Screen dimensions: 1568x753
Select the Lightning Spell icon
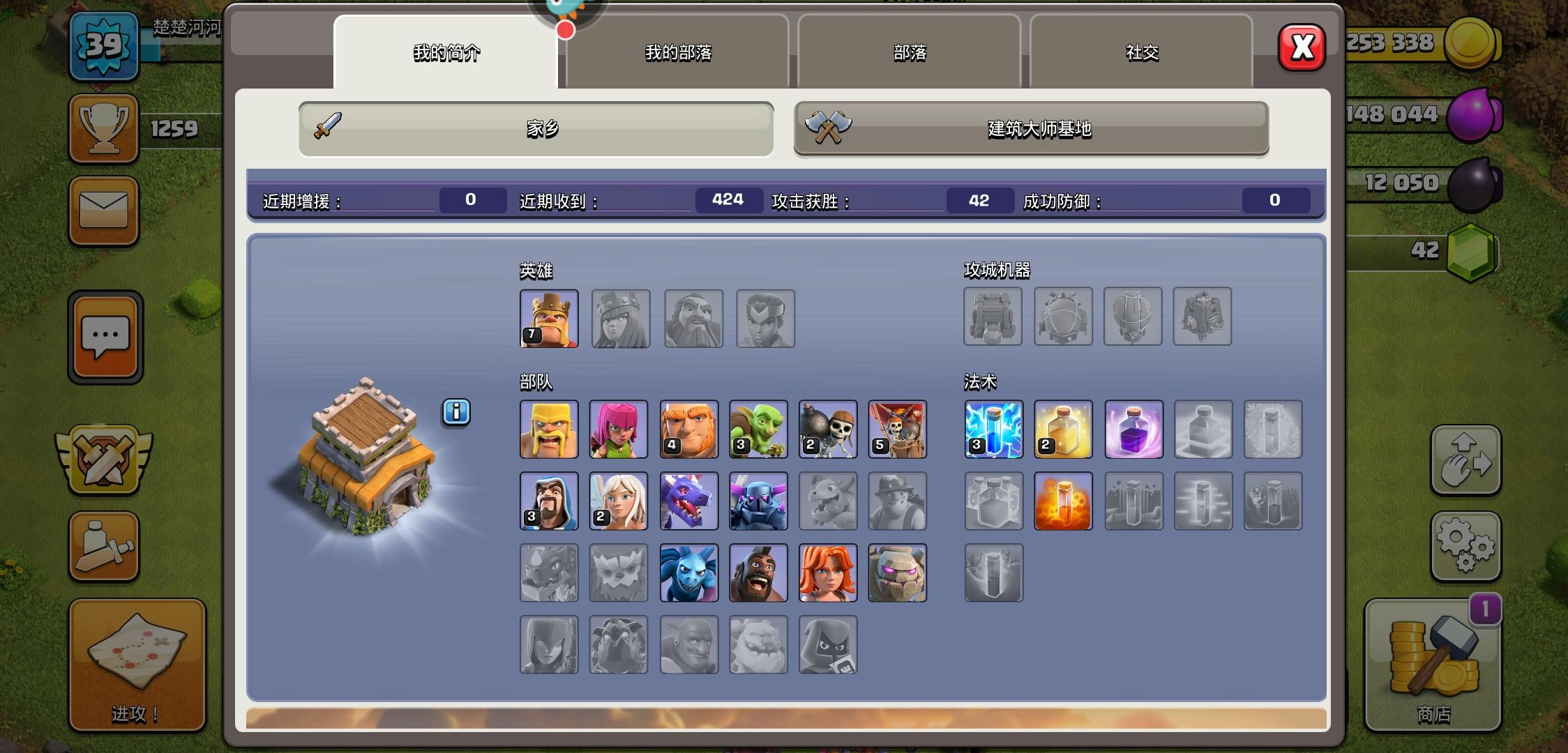[x=993, y=429]
